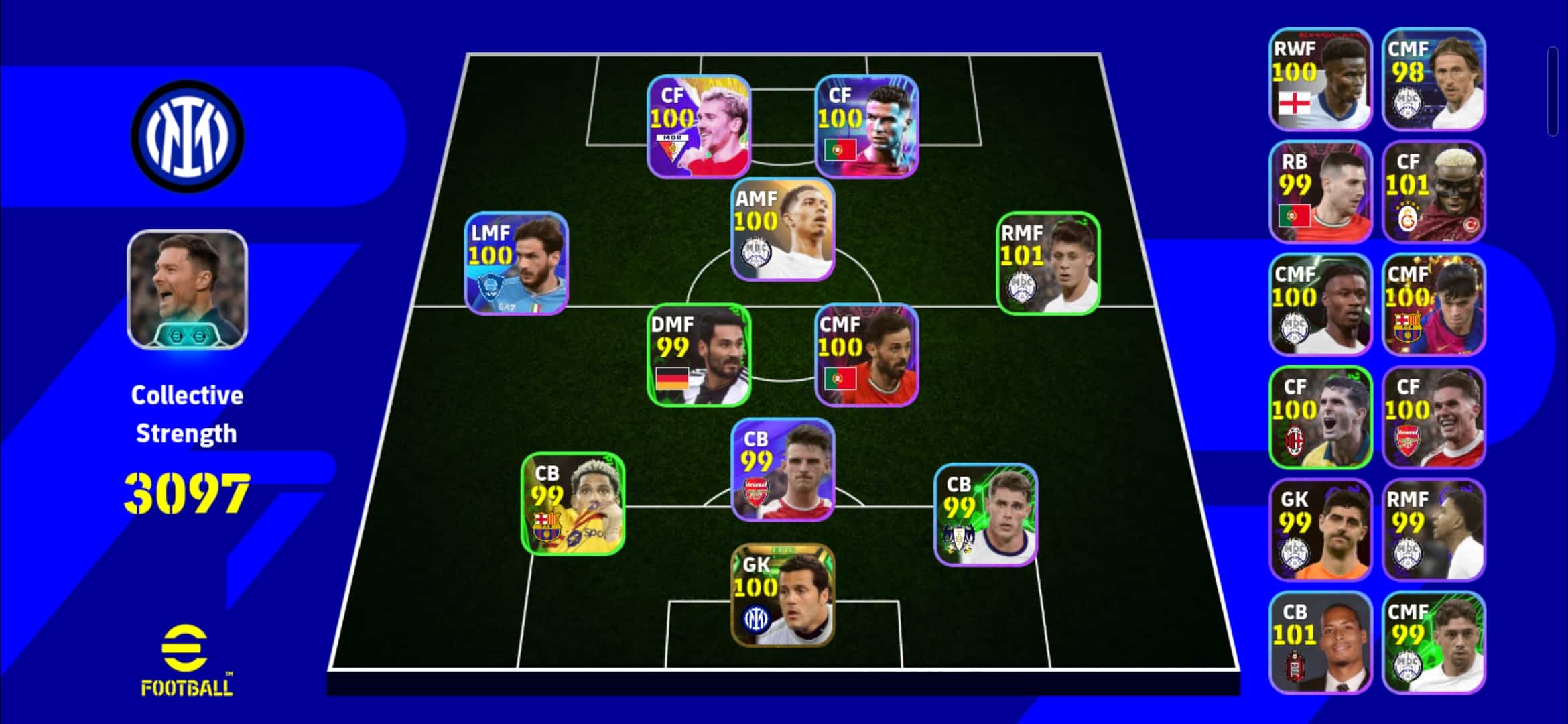Select the CF 100 substitute with AC Milan badge
The height and width of the screenshot is (724, 1568).
(x=1321, y=417)
